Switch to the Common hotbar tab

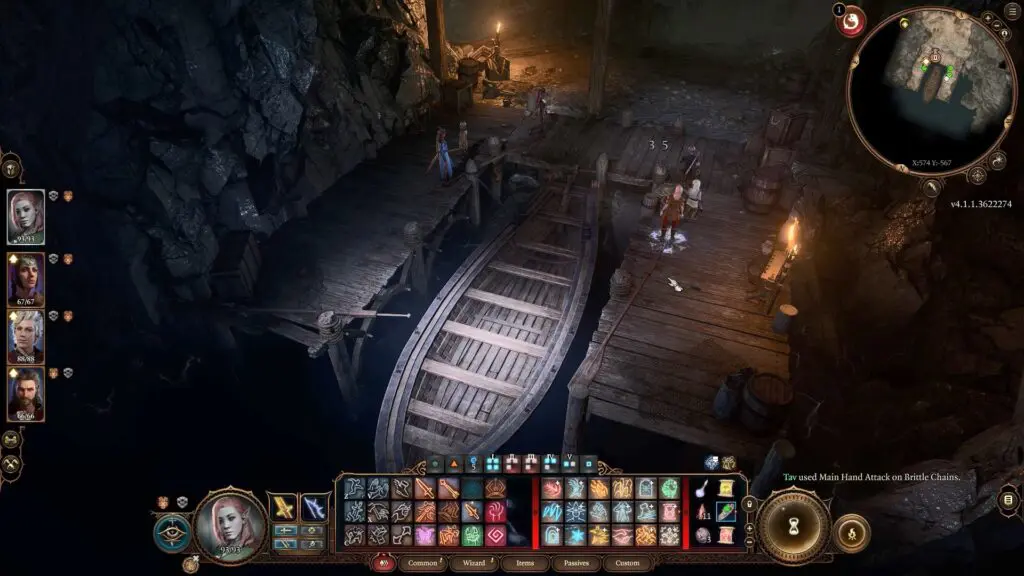click(424, 563)
